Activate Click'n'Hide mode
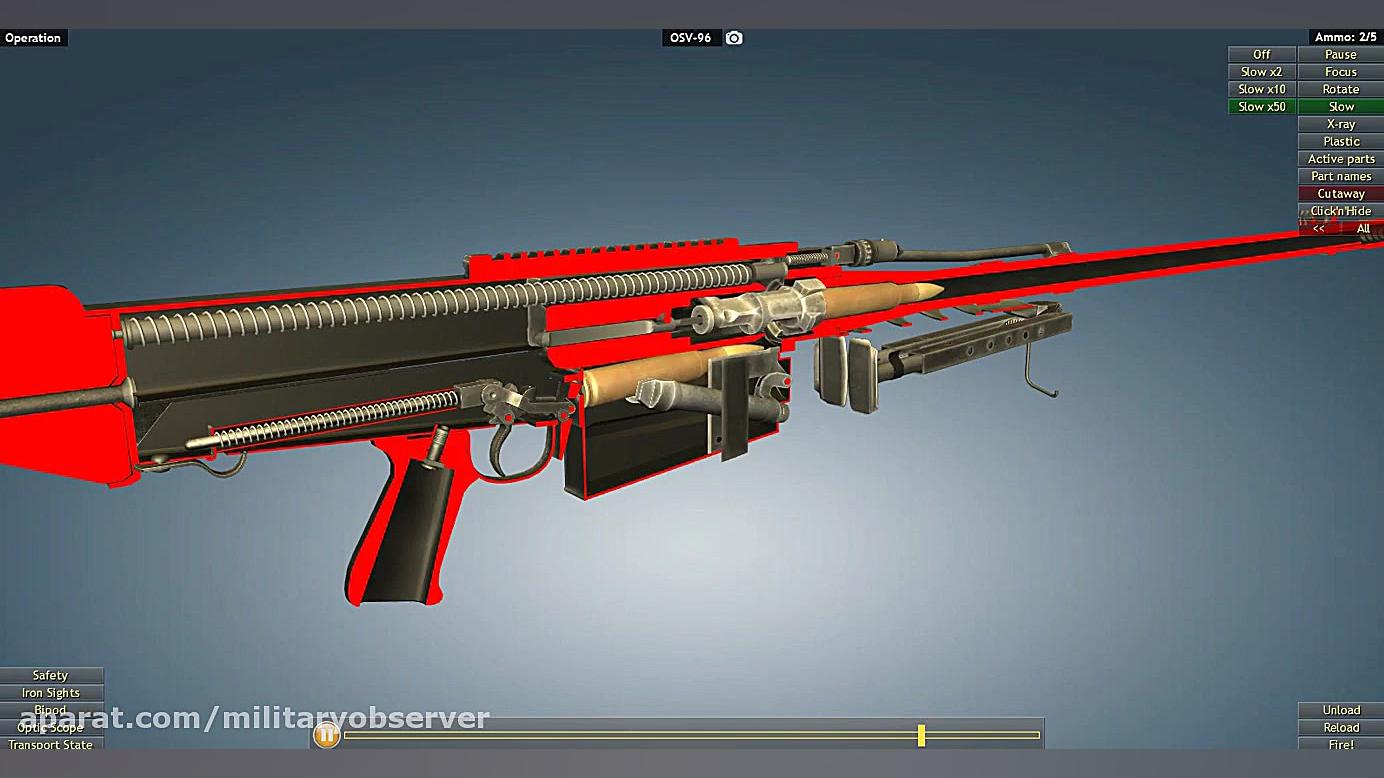 (1340, 211)
